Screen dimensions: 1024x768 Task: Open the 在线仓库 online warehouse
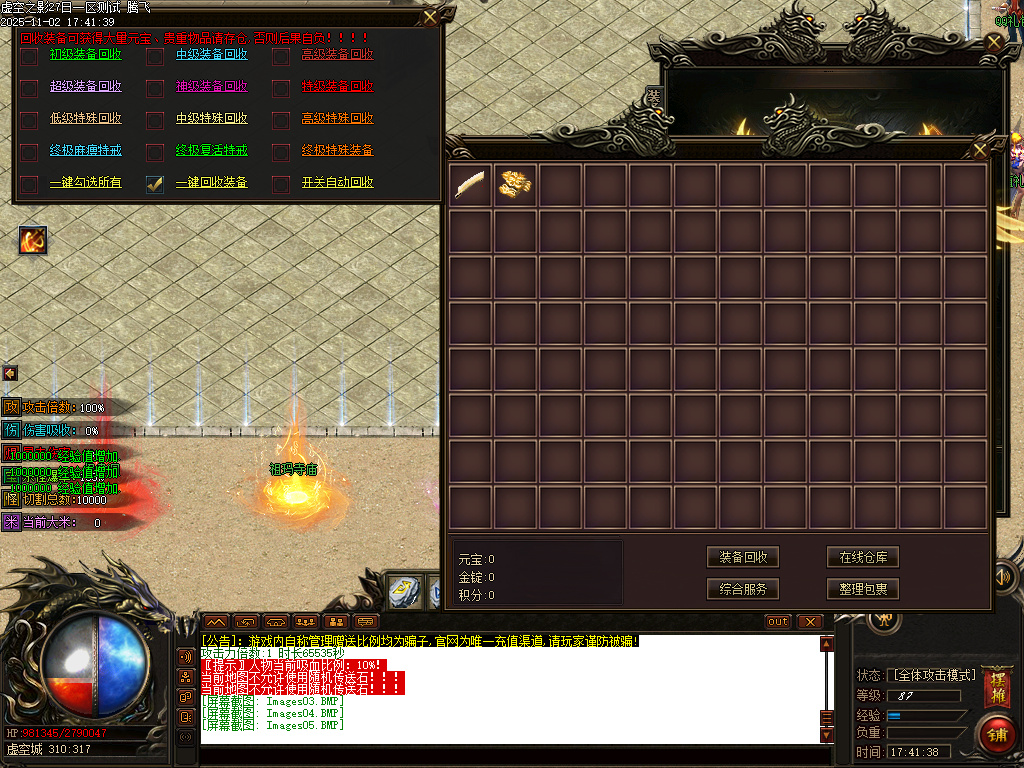click(x=863, y=557)
